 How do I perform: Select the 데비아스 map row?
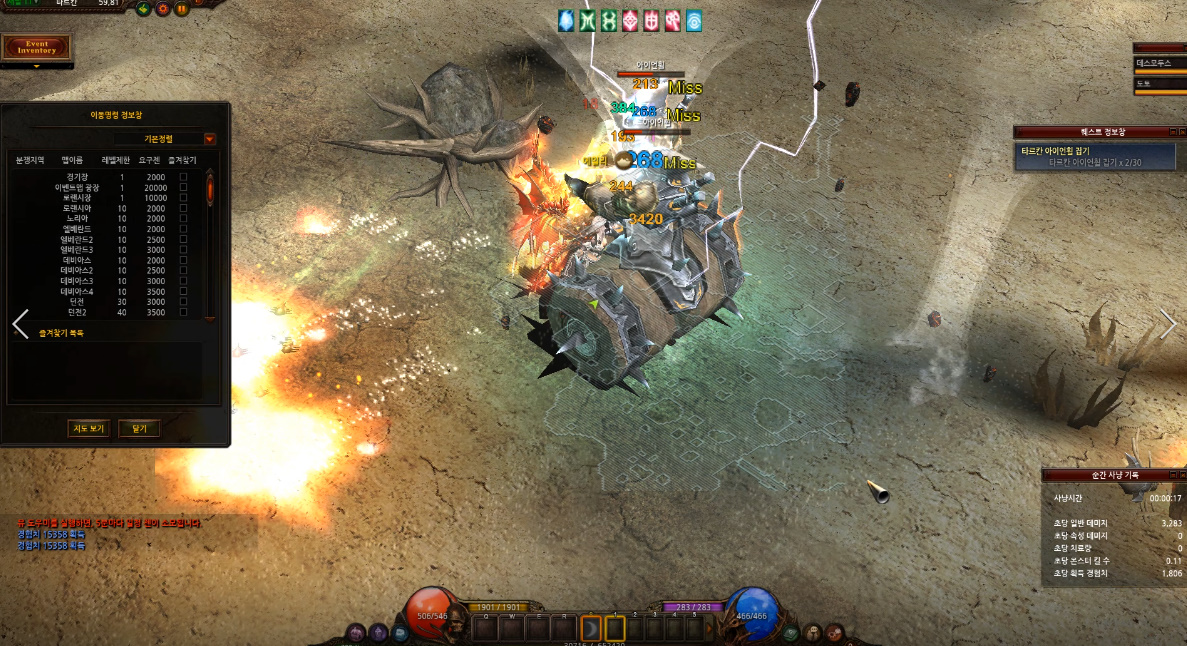[x=78, y=260]
